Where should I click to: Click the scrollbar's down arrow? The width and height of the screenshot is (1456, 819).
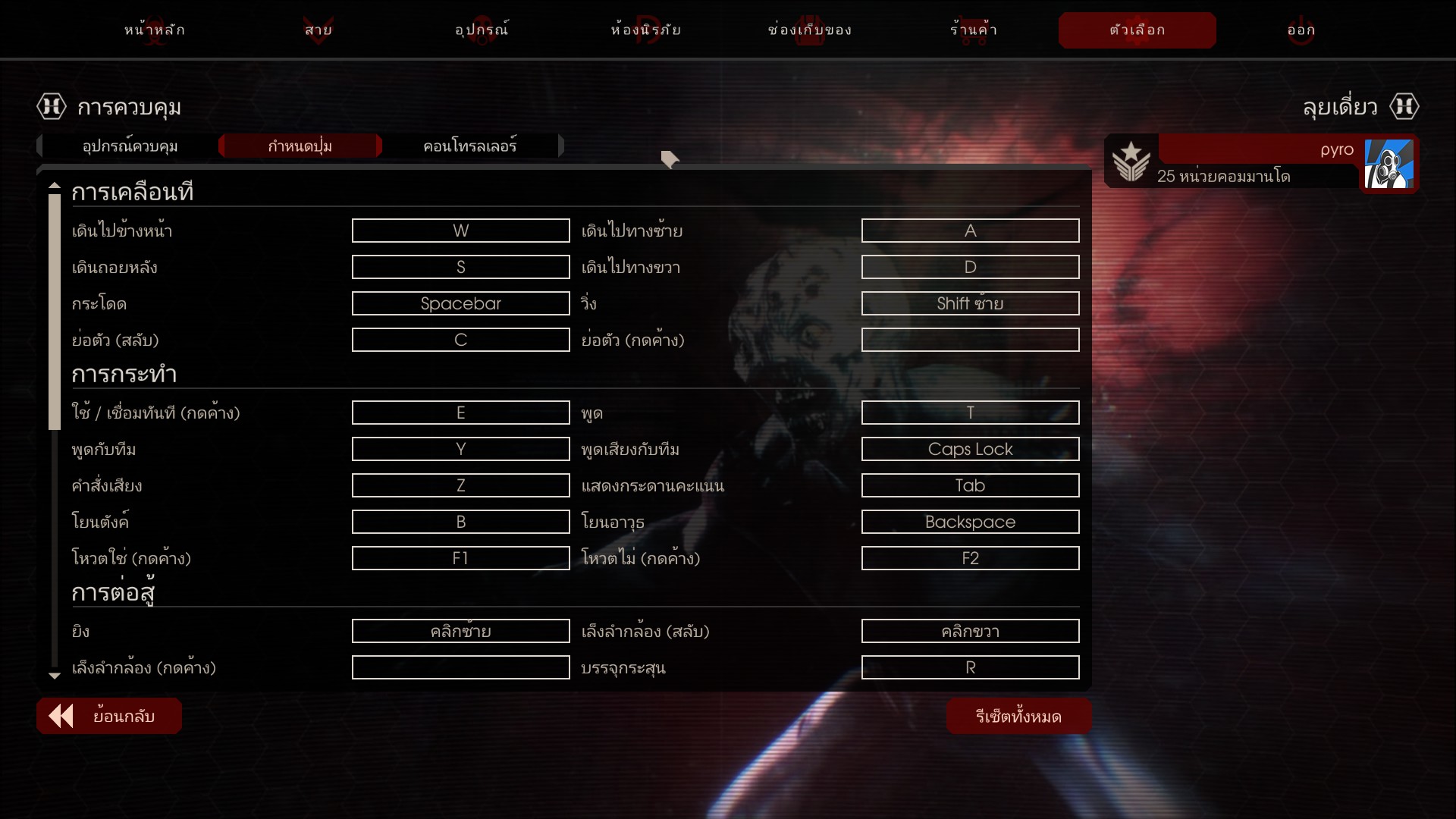(x=55, y=676)
